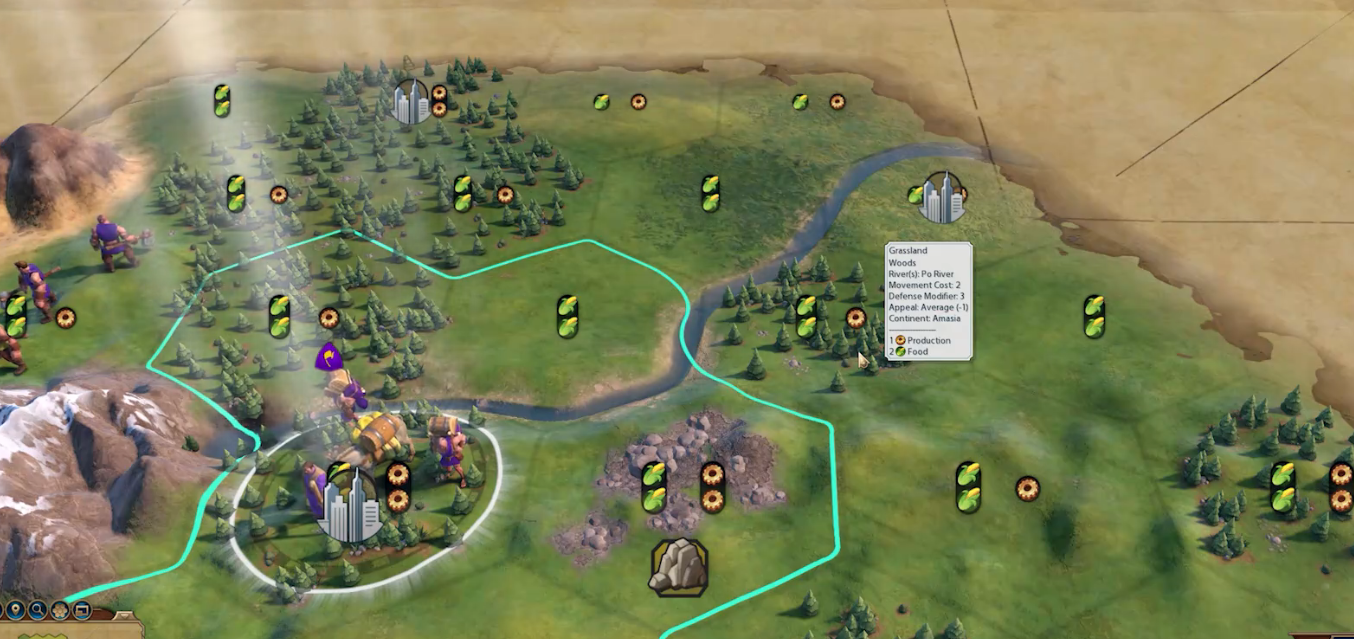Click the city icon inside the white selection ring
This screenshot has width=1354, height=639.
pos(349,506)
